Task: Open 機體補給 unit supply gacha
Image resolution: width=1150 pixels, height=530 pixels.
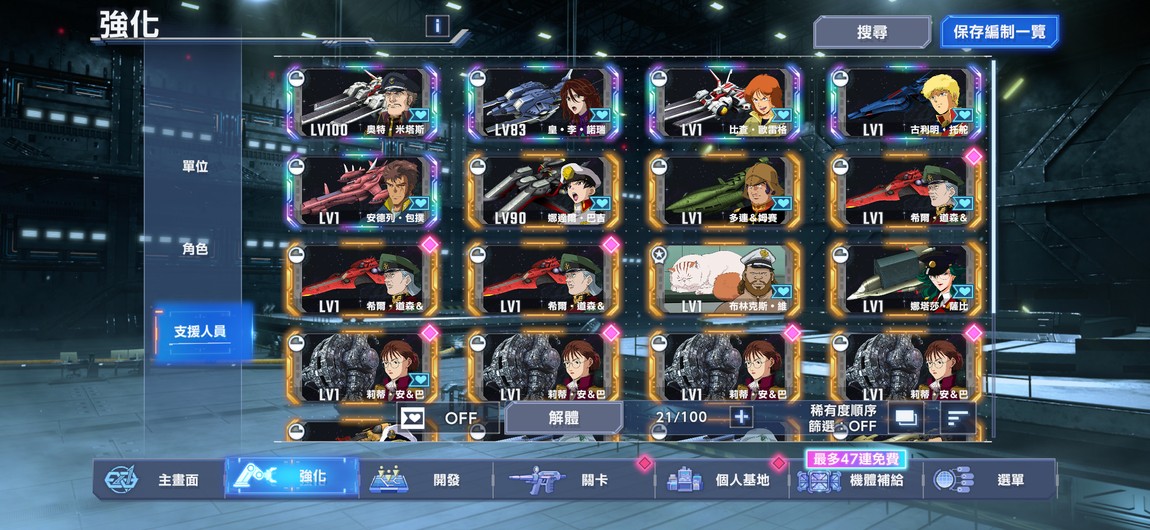Action: pyautogui.click(x=858, y=480)
